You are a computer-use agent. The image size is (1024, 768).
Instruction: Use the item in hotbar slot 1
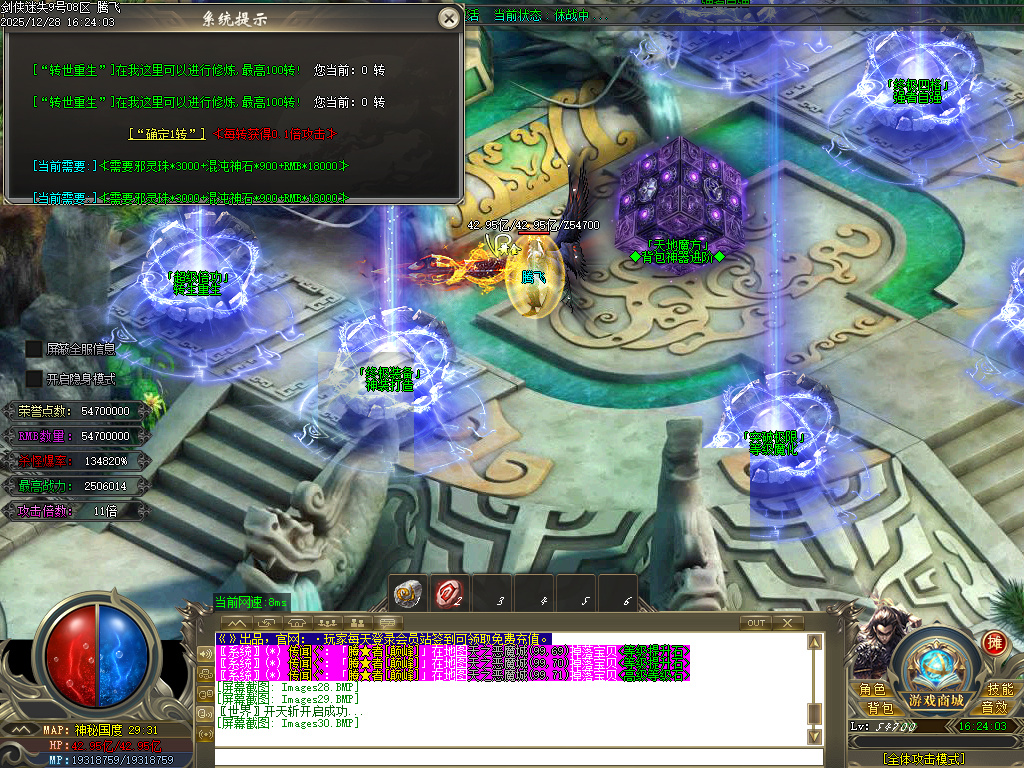tap(408, 594)
